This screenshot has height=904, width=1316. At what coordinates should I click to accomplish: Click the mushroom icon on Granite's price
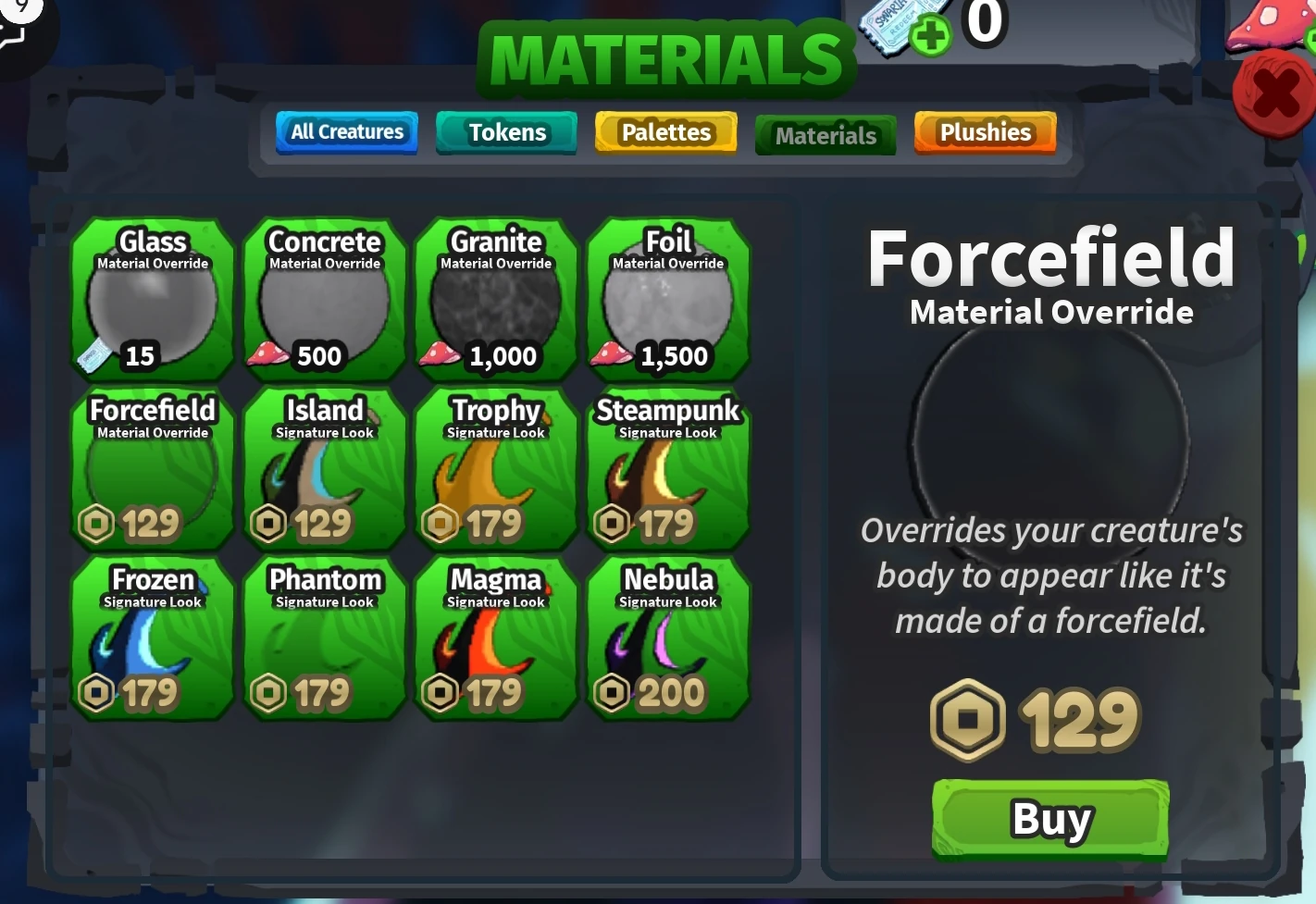click(440, 354)
